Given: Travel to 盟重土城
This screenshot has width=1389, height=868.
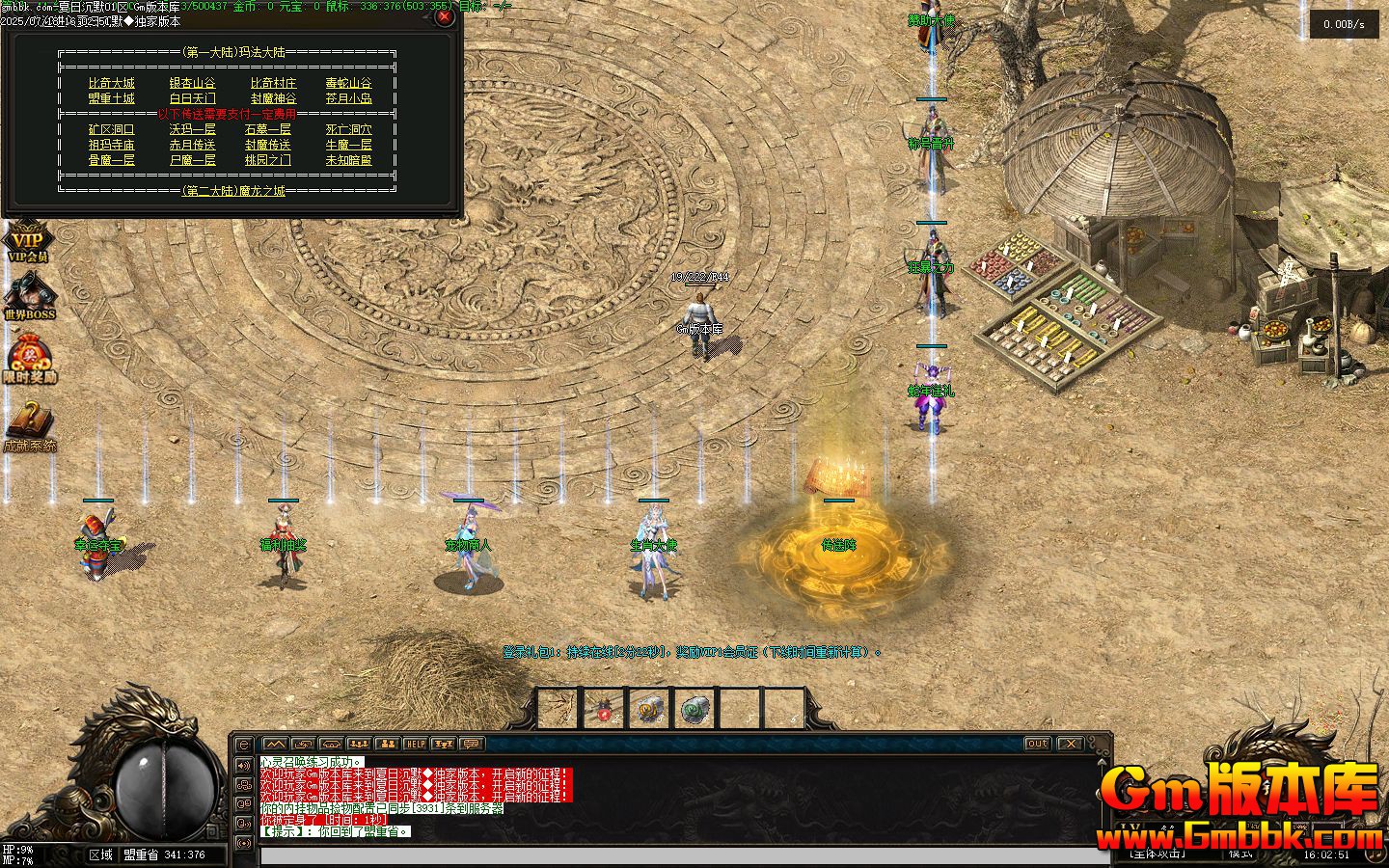Looking at the screenshot, I should [x=112, y=98].
